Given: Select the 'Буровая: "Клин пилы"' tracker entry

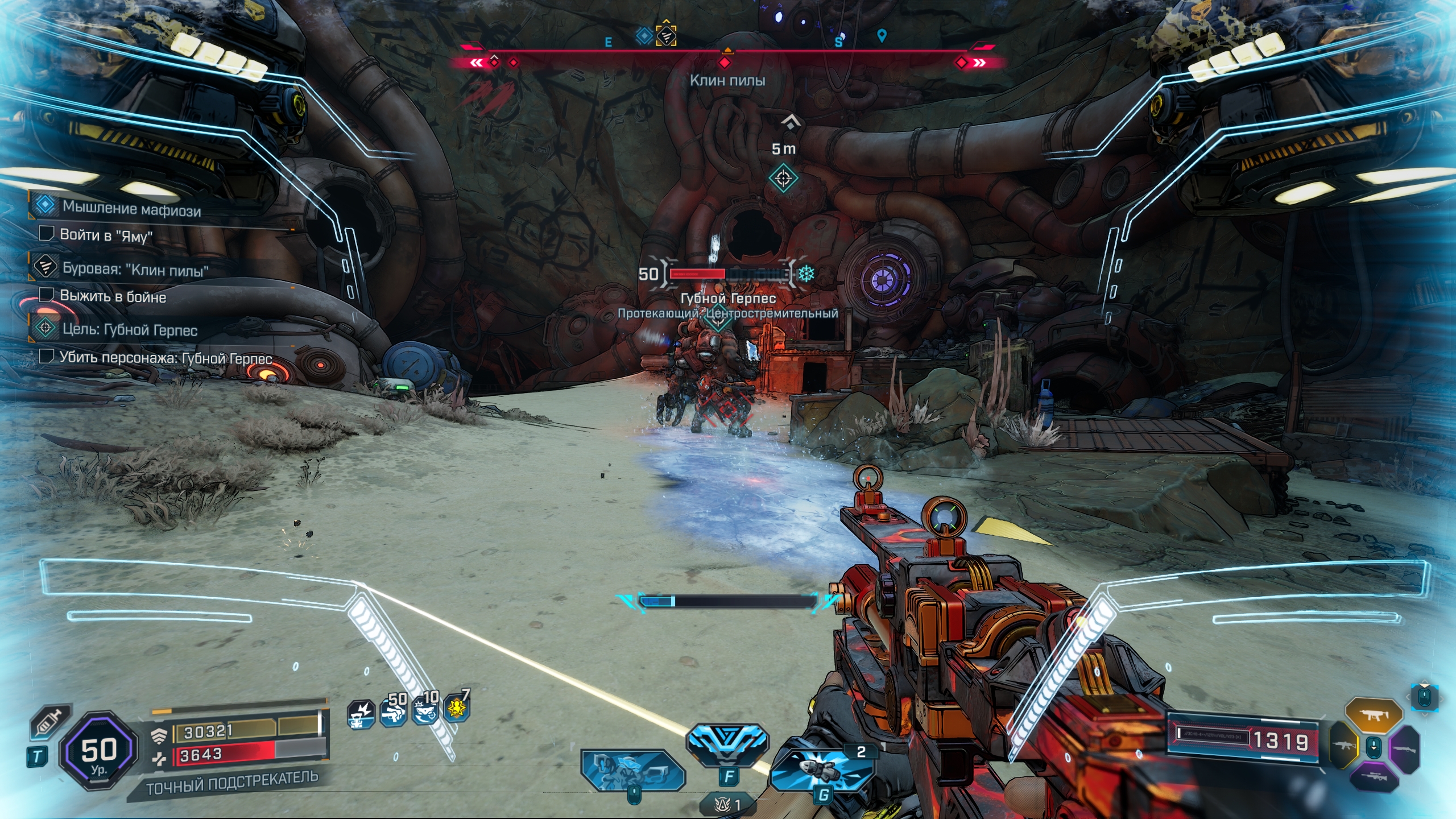Looking at the screenshot, I should 135,268.
